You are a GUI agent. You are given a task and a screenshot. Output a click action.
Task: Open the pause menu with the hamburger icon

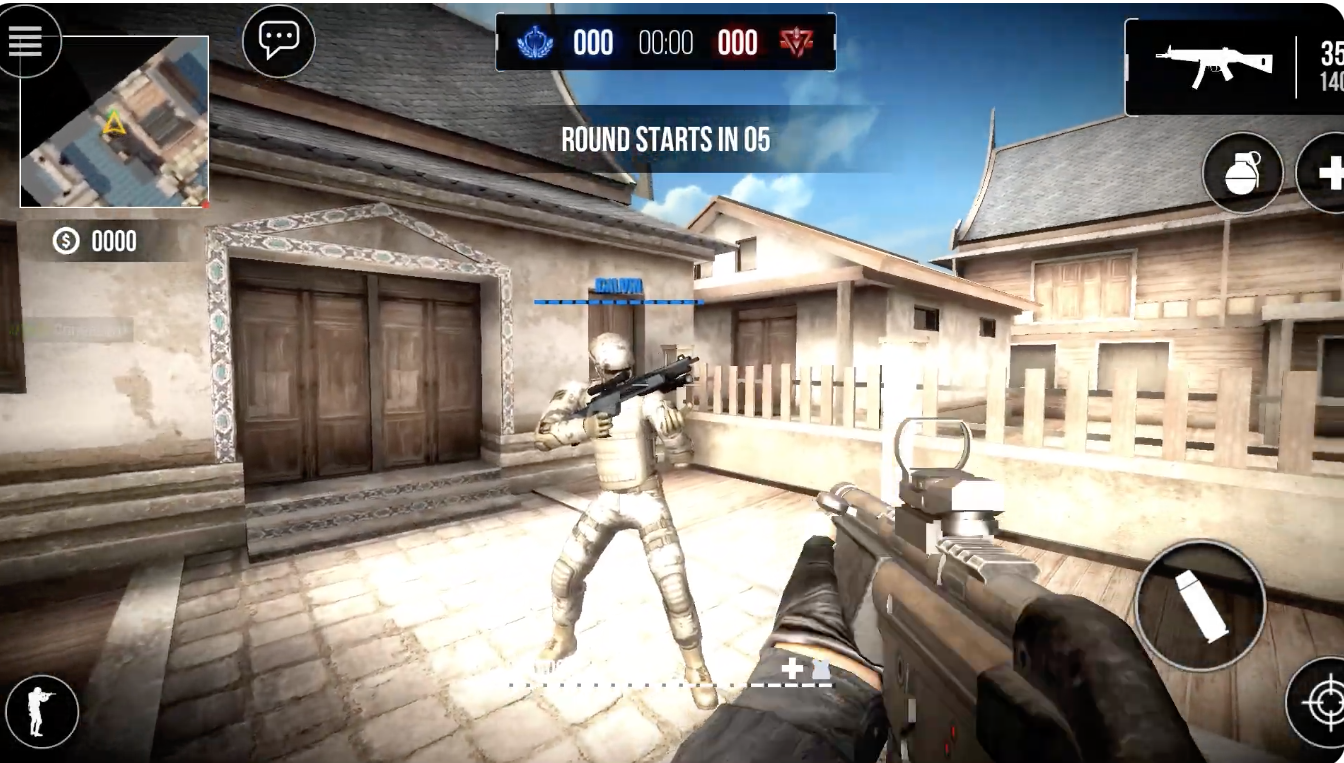point(27,42)
